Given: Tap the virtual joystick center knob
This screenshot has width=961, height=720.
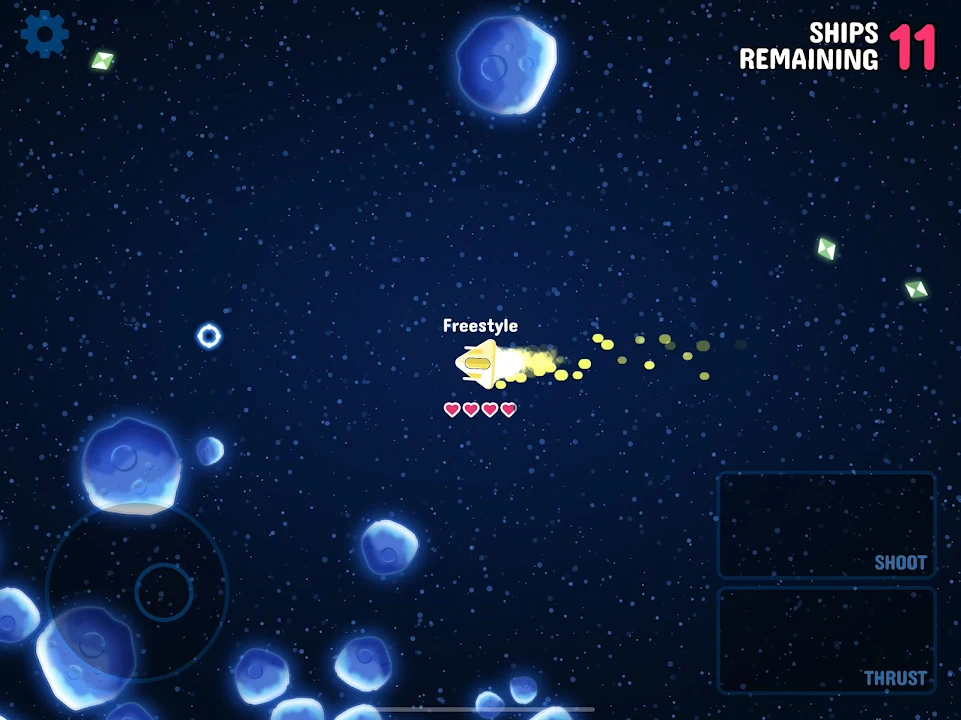Looking at the screenshot, I should click(163, 592).
